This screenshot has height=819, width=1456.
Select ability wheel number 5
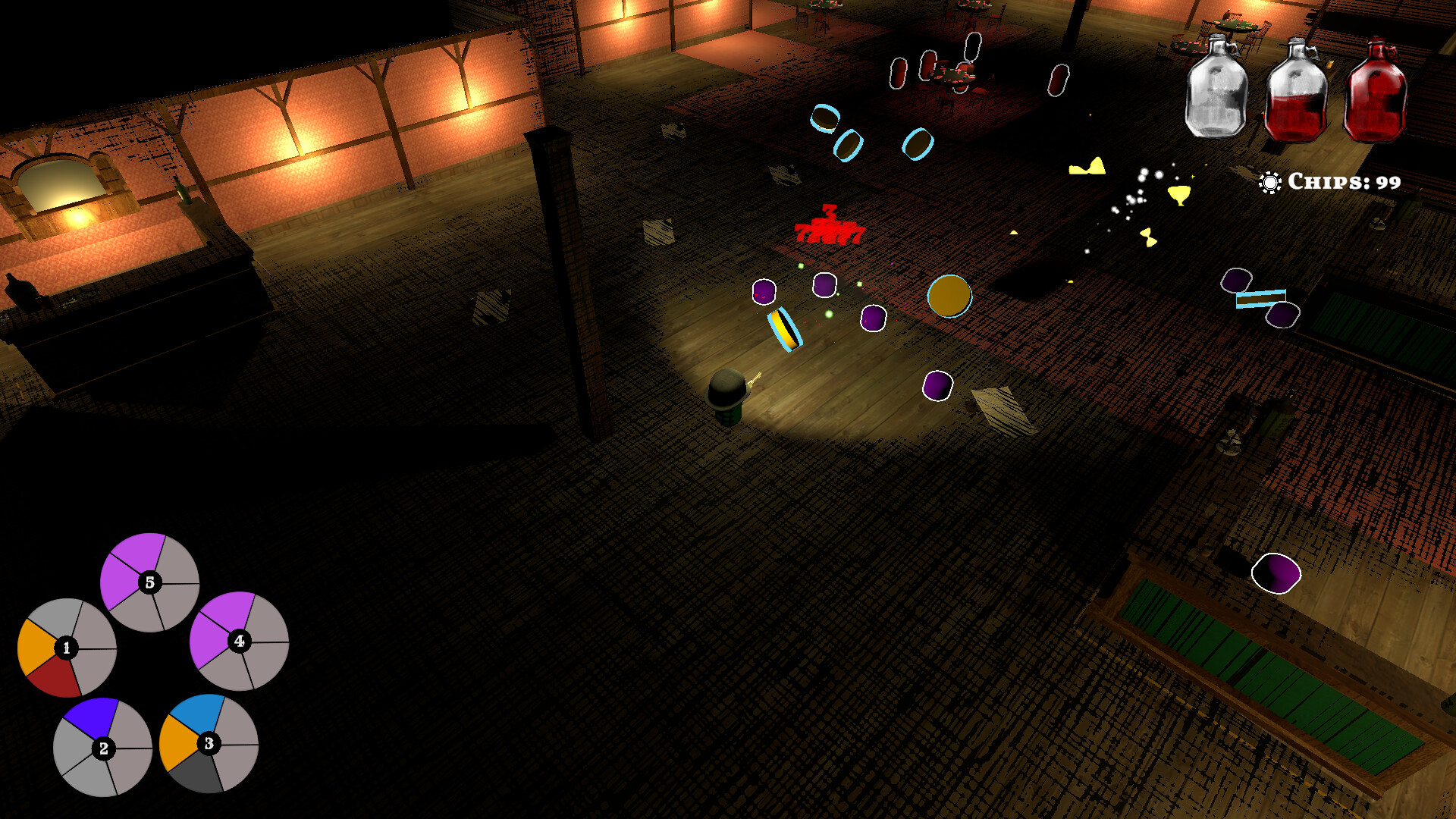pos(149,582)
